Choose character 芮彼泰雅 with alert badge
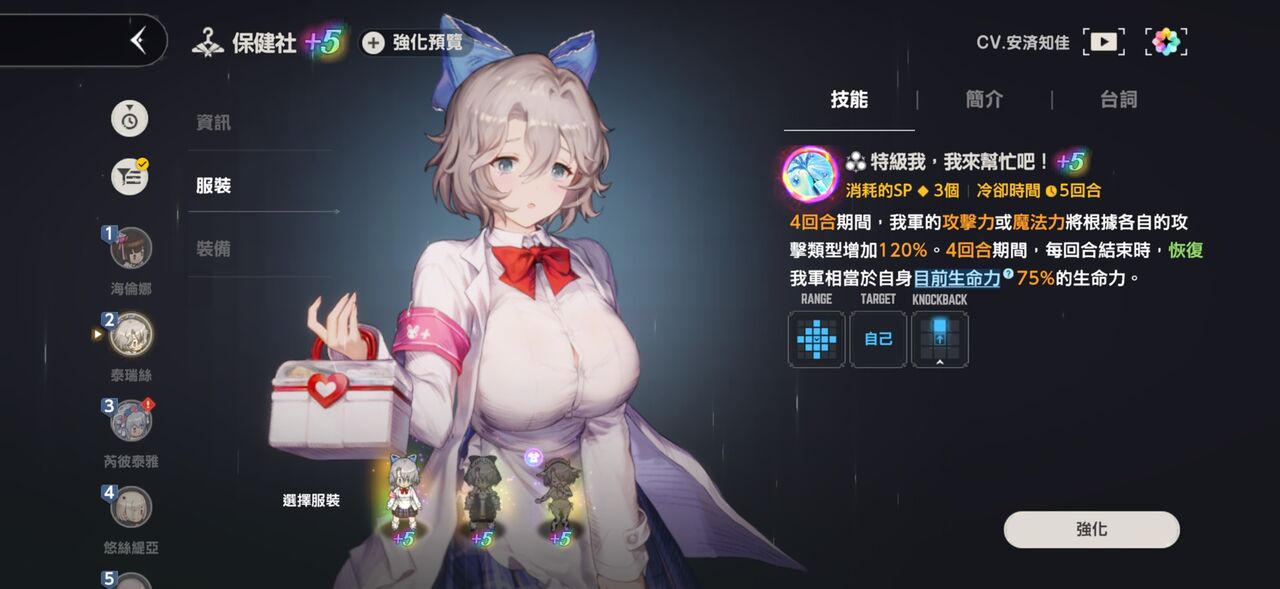 pyautogui.click(x=131, y=421)
